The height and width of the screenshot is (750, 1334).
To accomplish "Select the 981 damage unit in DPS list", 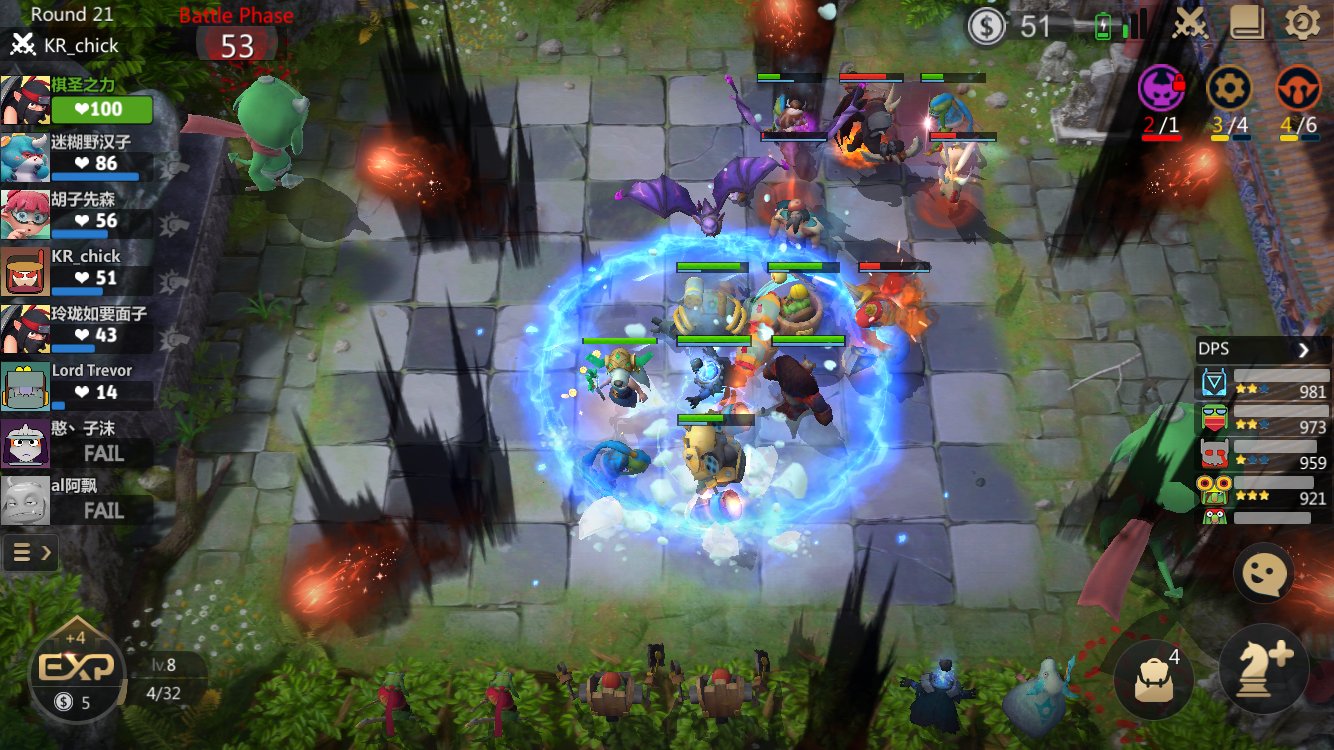I will click(1262, 385).
